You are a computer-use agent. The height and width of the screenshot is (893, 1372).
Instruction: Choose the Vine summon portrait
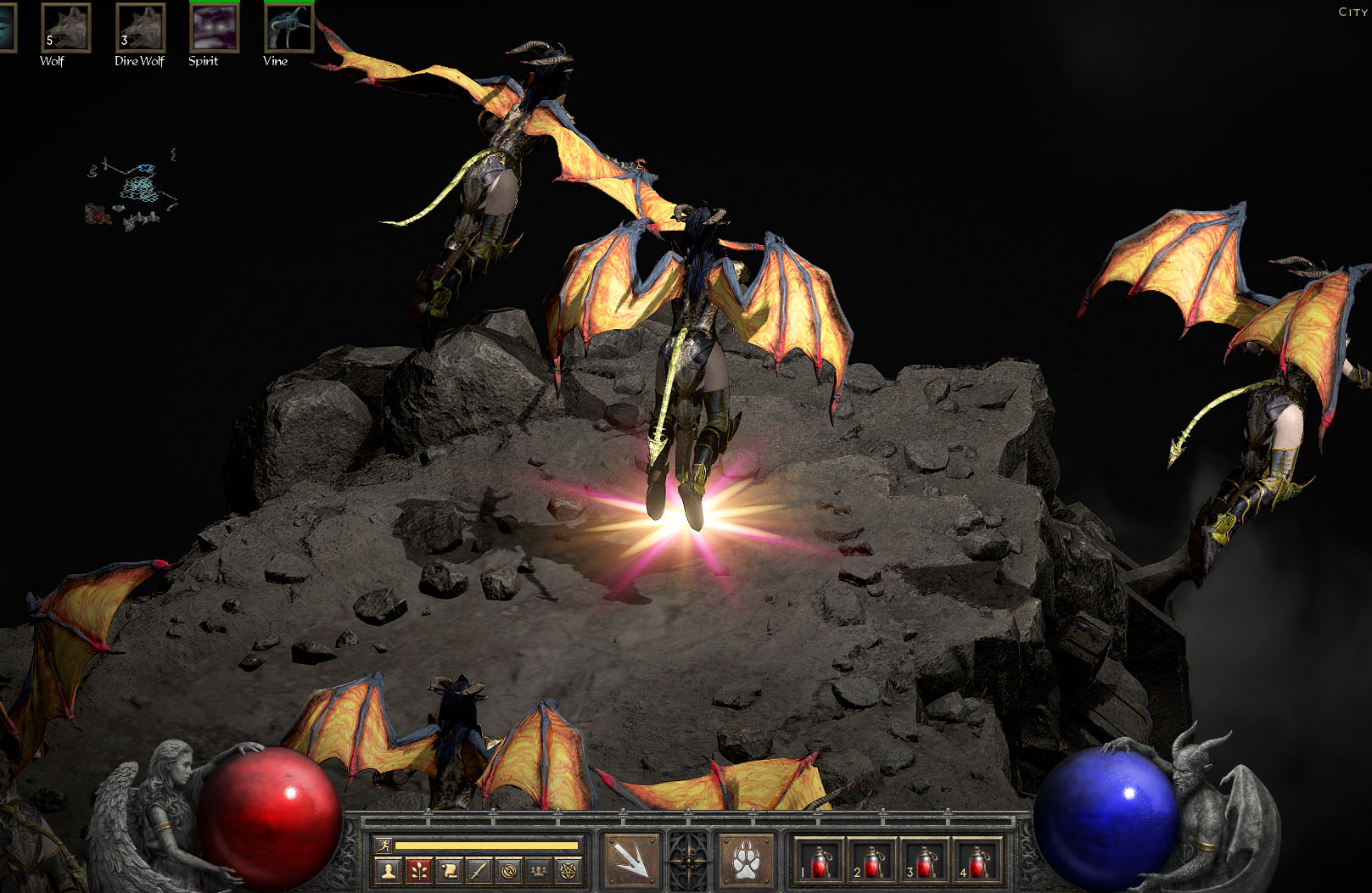point(288,28)
